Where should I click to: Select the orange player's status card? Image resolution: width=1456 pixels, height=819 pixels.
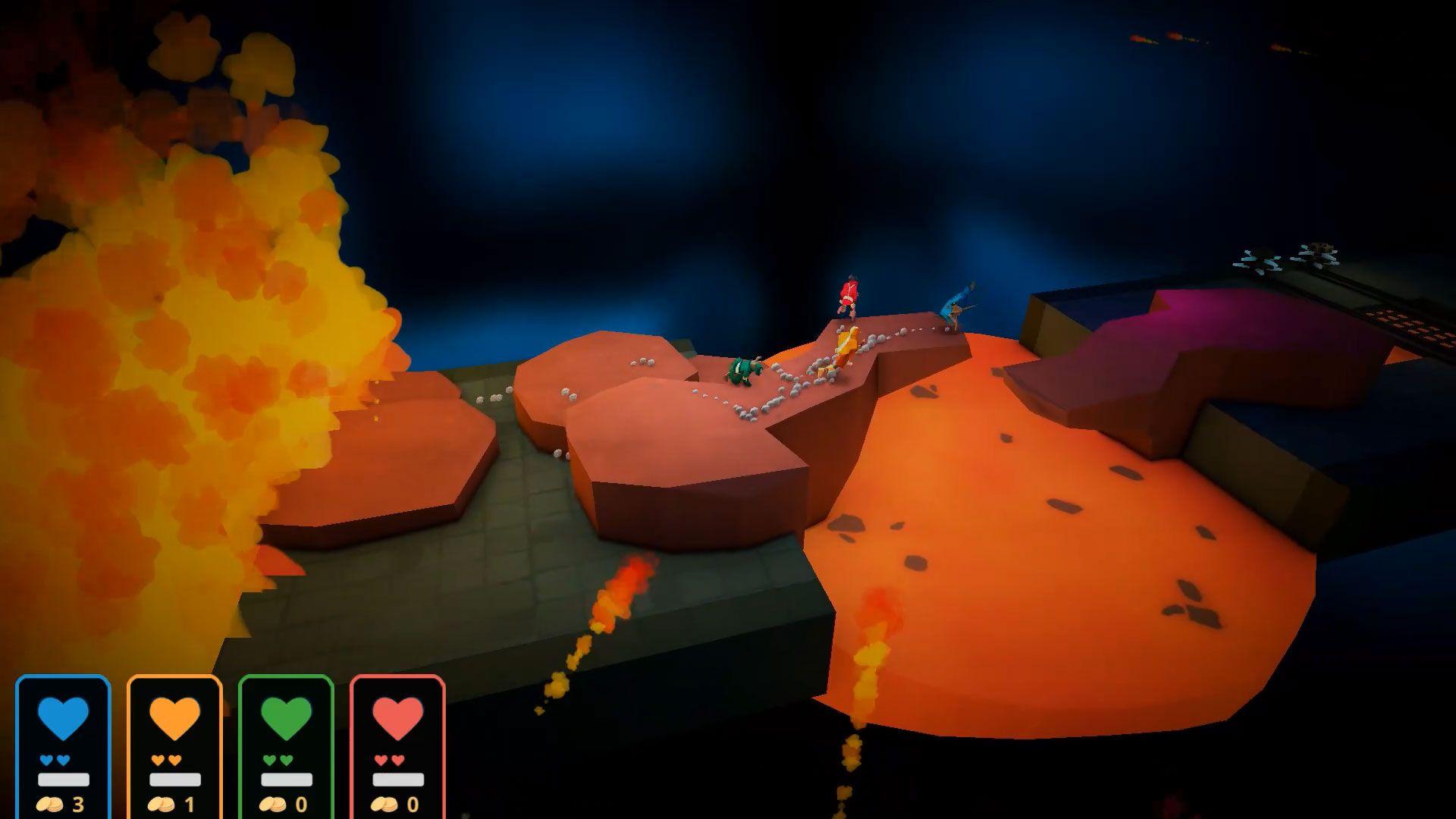click(175, 748)
